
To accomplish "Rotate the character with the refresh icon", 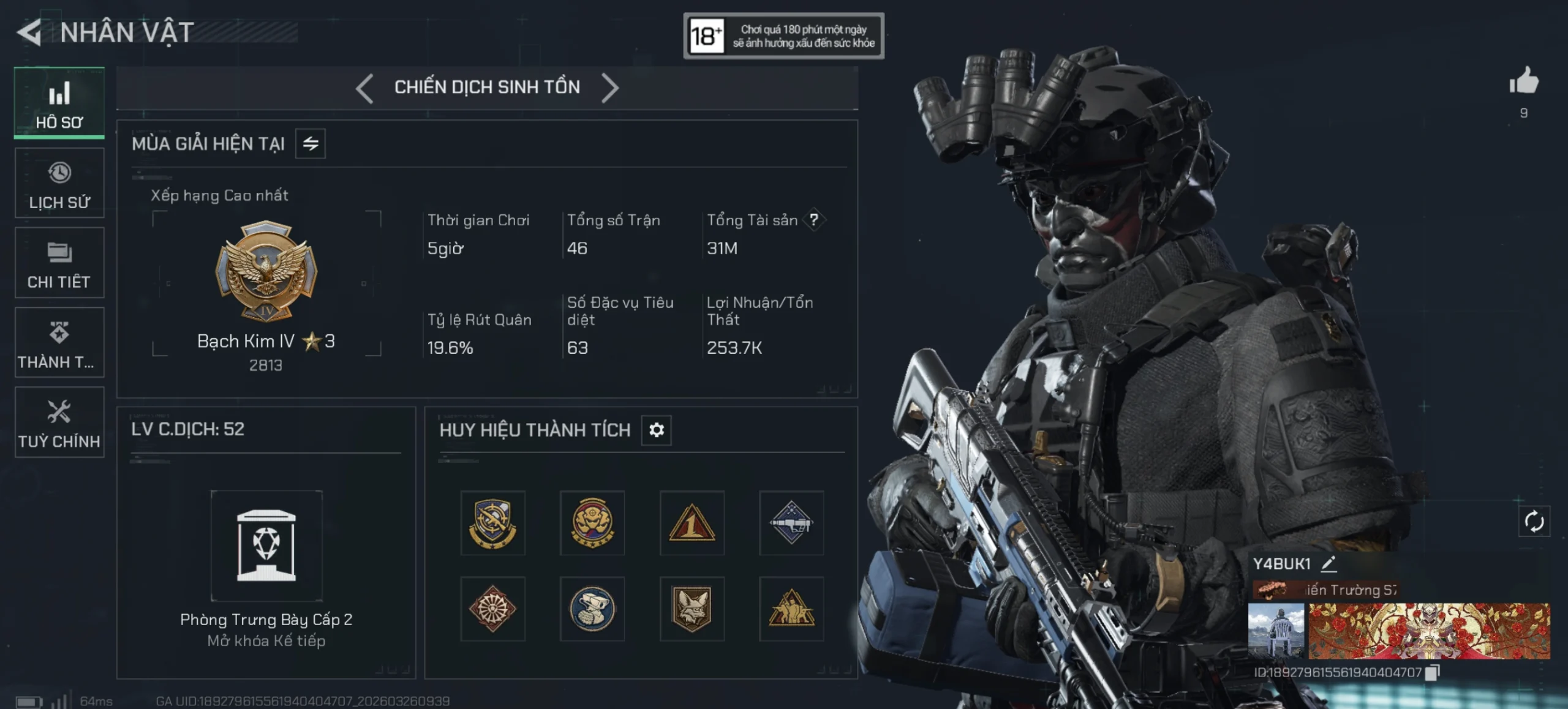I will tap(1534, 522).
